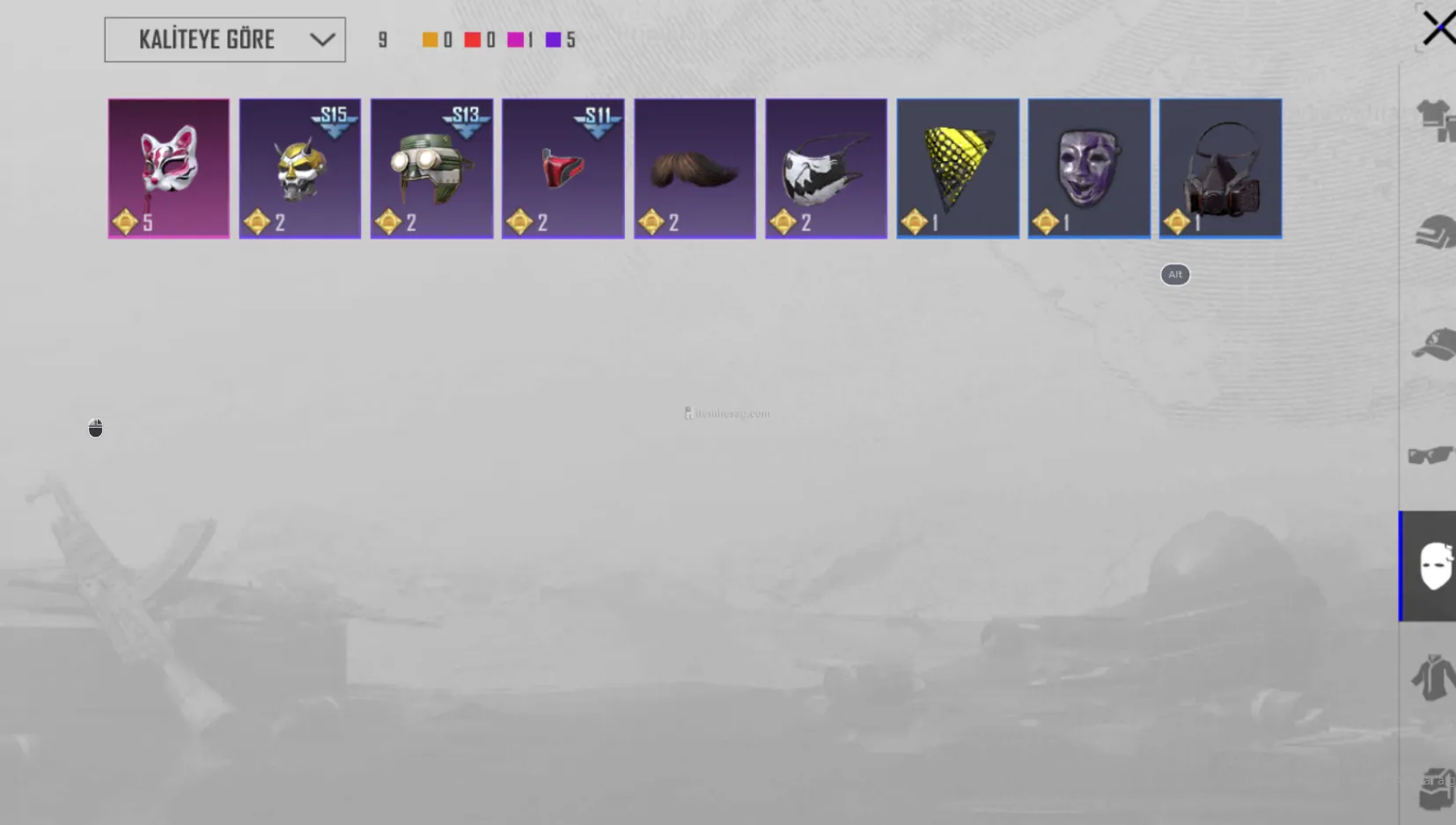Switch to the jacket clothing tab
Screen dimensions: 1456x825
(x=1433, y=678)
